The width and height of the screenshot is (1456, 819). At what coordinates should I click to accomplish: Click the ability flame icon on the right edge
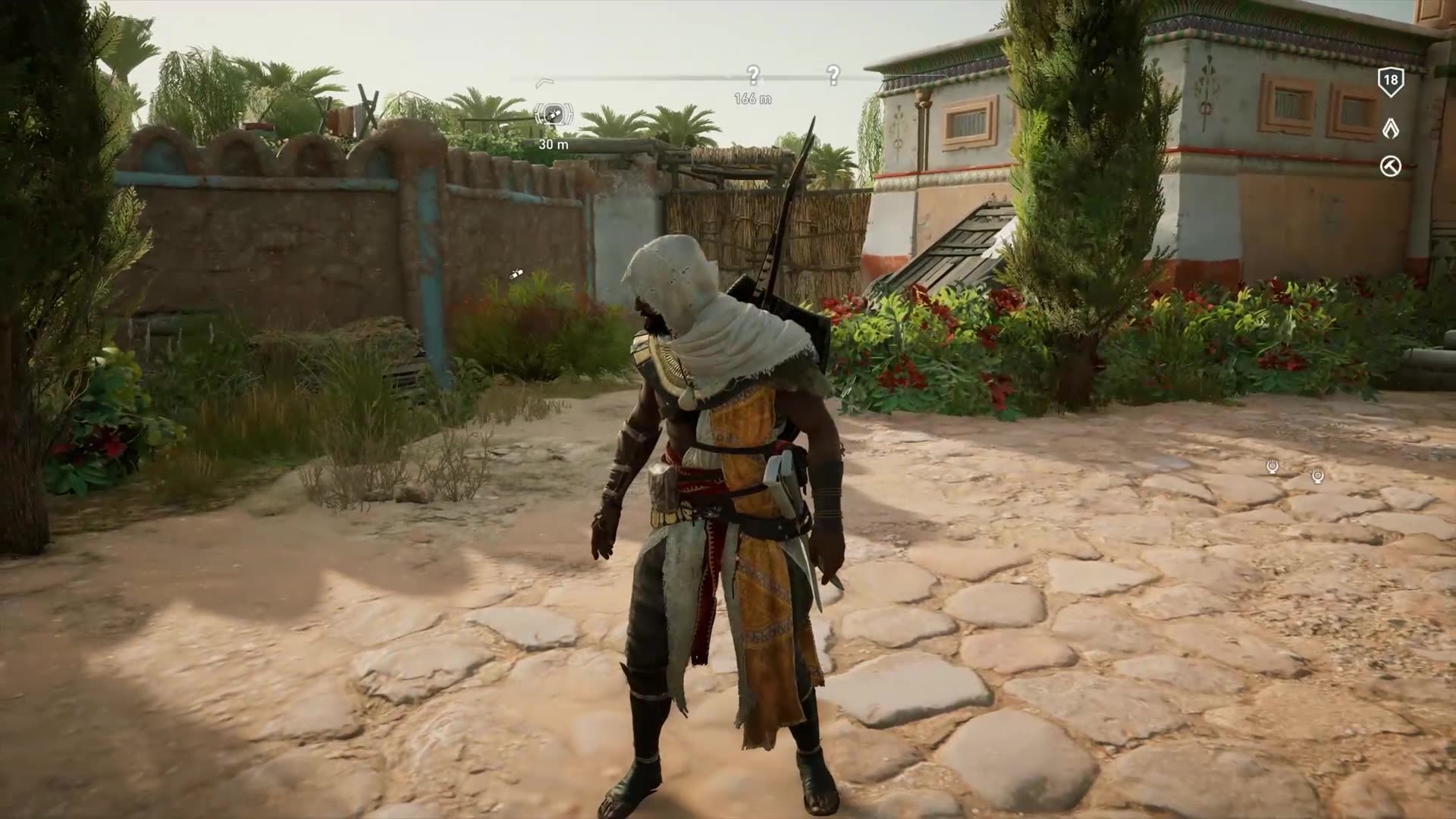[1393, 129]
